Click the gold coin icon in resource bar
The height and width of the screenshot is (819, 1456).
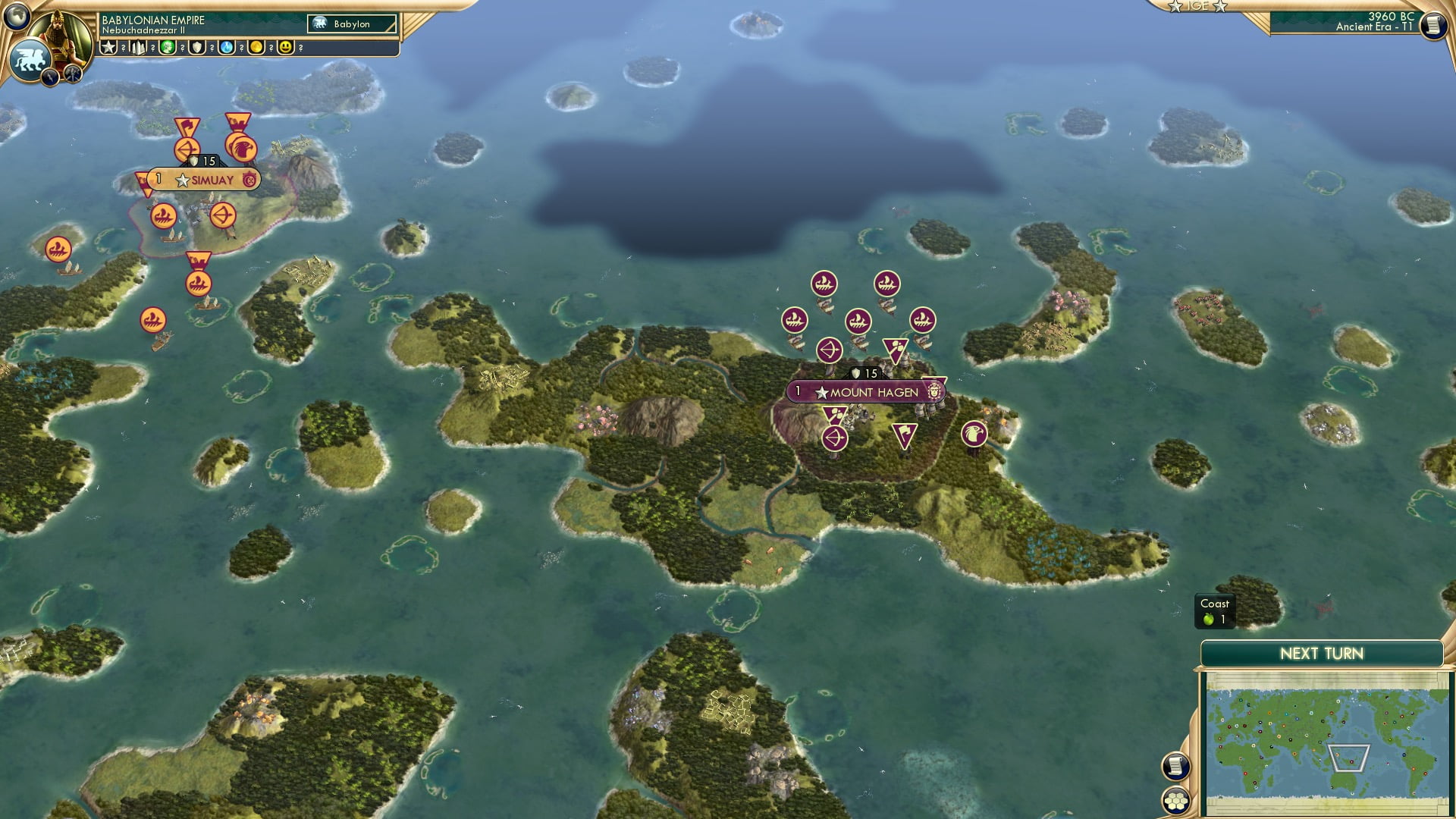(257, 48)
